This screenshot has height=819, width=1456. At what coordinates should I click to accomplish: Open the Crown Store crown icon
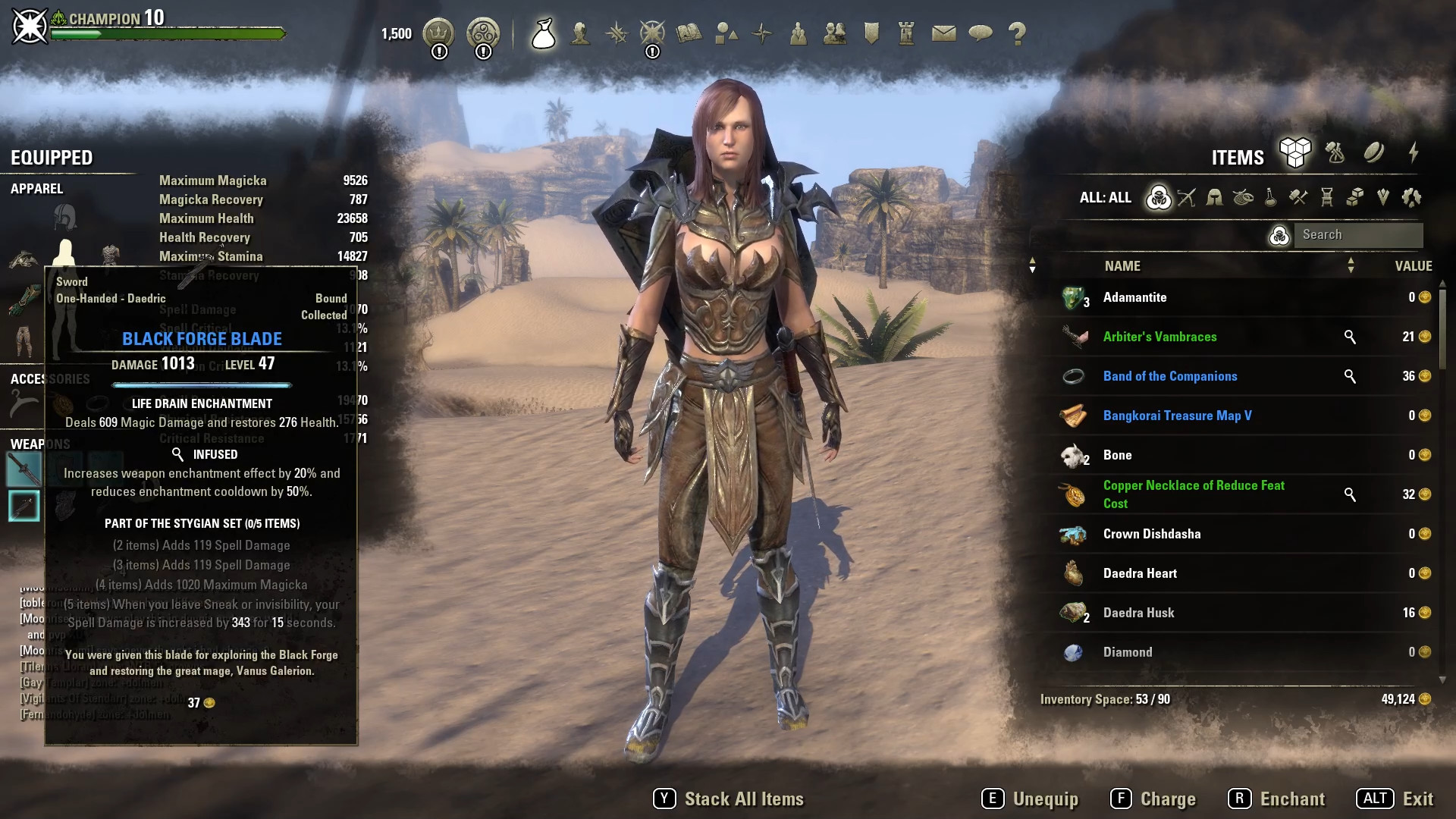tap(438, 33)
